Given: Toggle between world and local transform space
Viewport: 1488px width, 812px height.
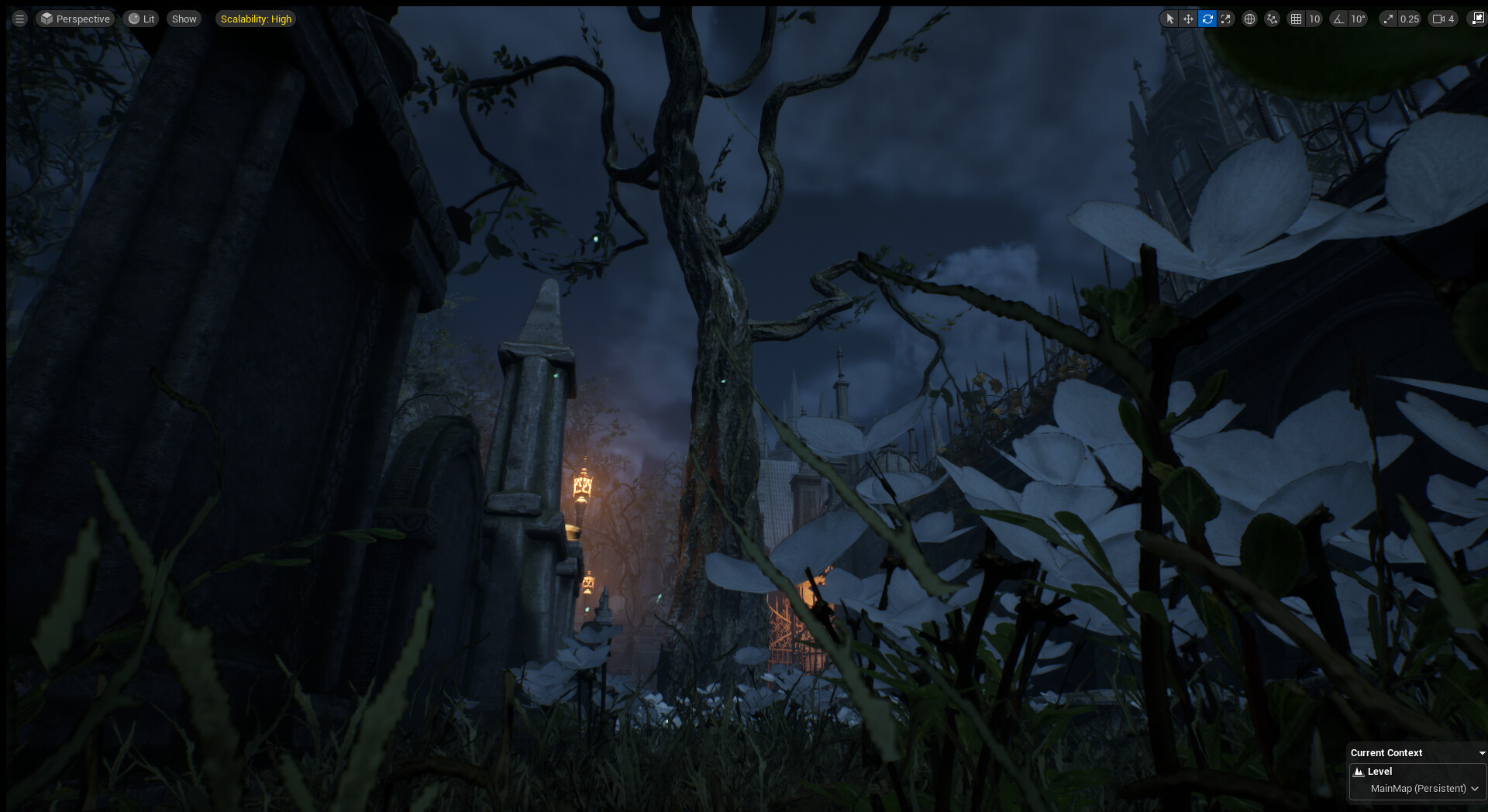Looking at the screenshot, I should pos(1249,19).
